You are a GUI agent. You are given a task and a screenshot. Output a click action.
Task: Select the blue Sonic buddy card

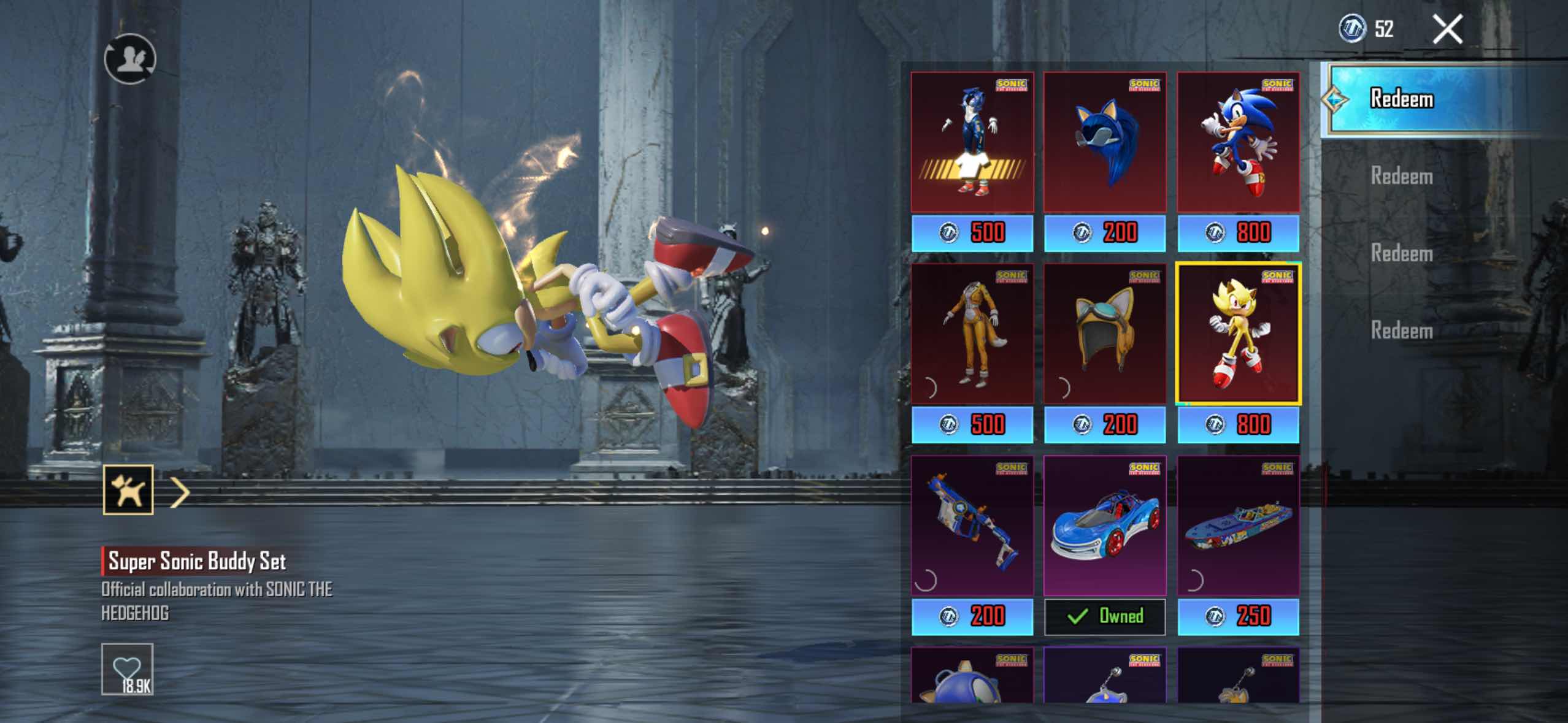point(1237,142)
